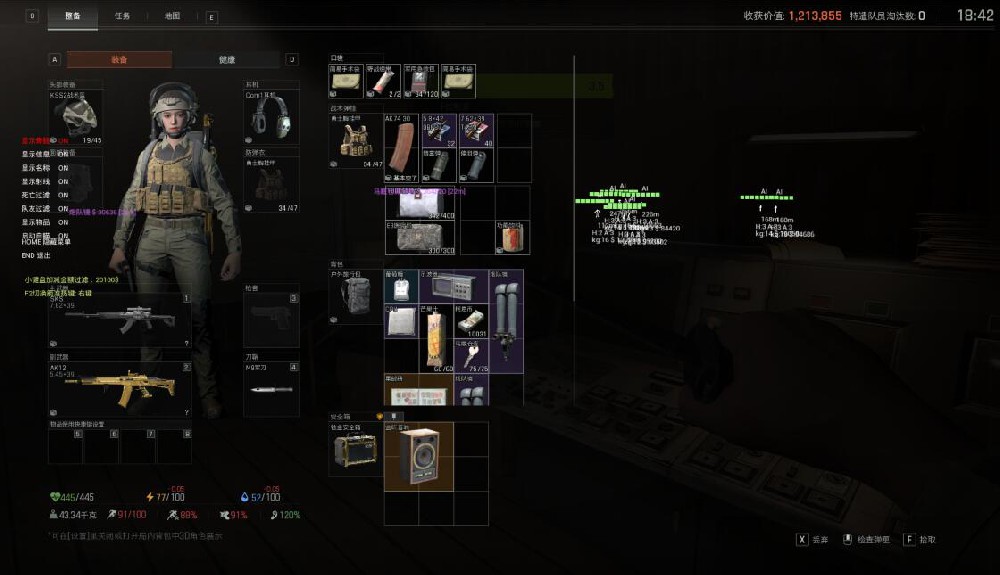Click the pistol sidearm slot
The height and width of the screenshot is (575, 1000).
coord(272,320)
